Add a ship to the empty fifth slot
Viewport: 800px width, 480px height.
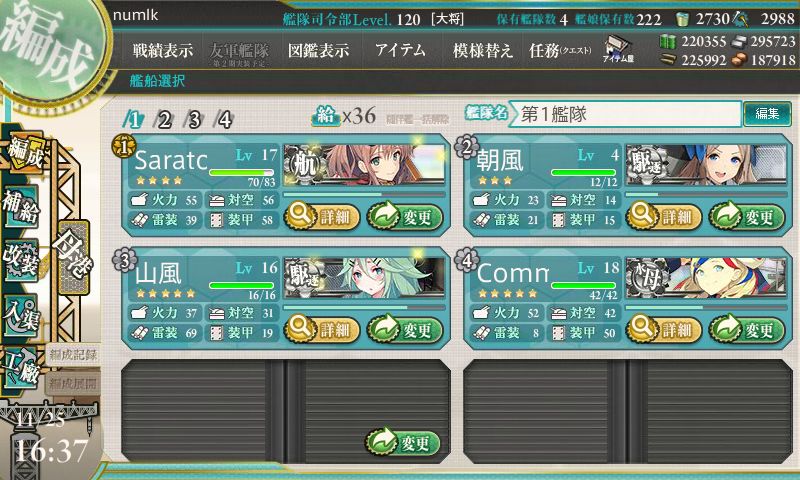coord(404,442)
